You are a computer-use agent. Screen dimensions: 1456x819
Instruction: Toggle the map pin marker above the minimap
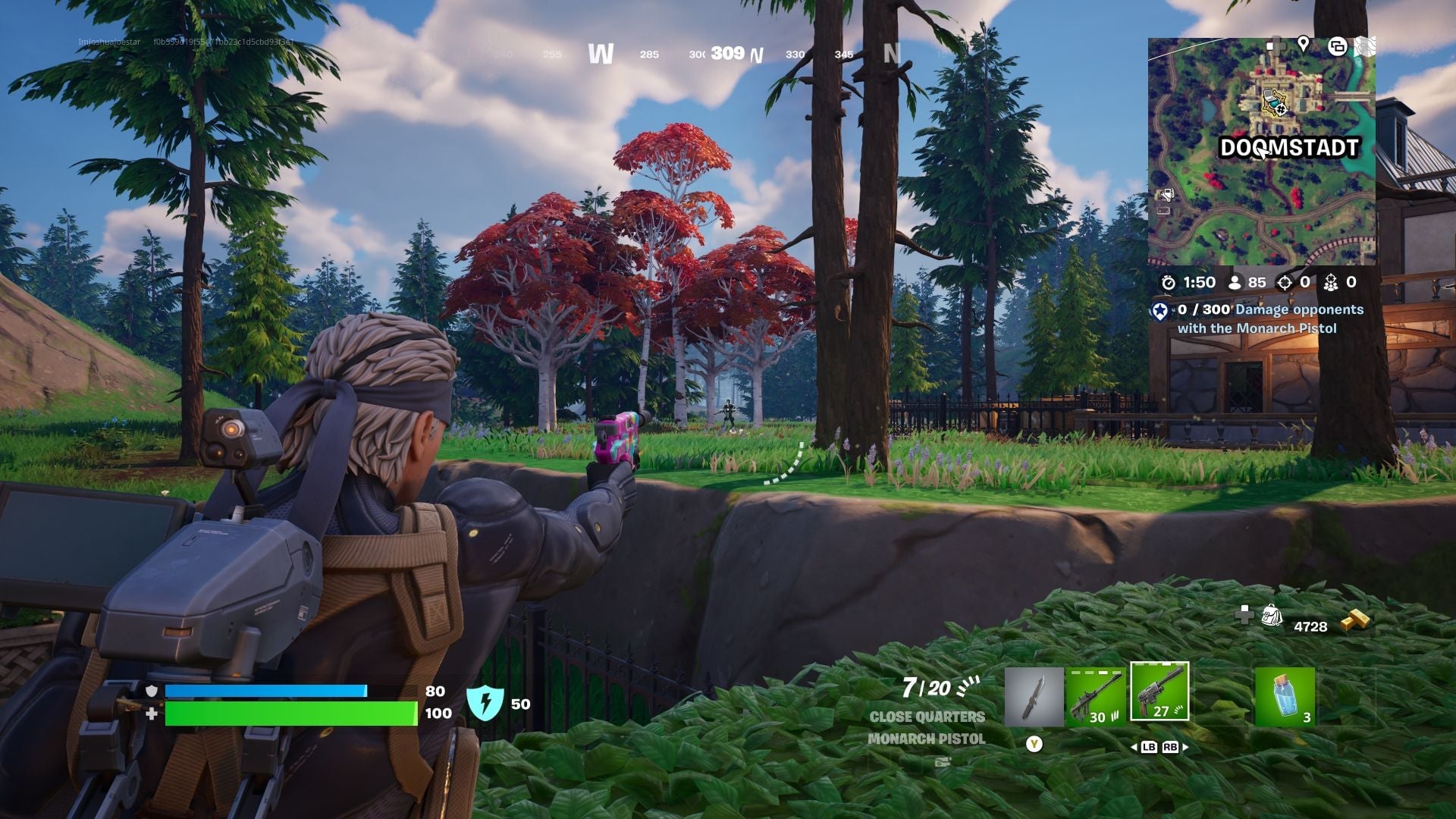tap(1303, 45)
